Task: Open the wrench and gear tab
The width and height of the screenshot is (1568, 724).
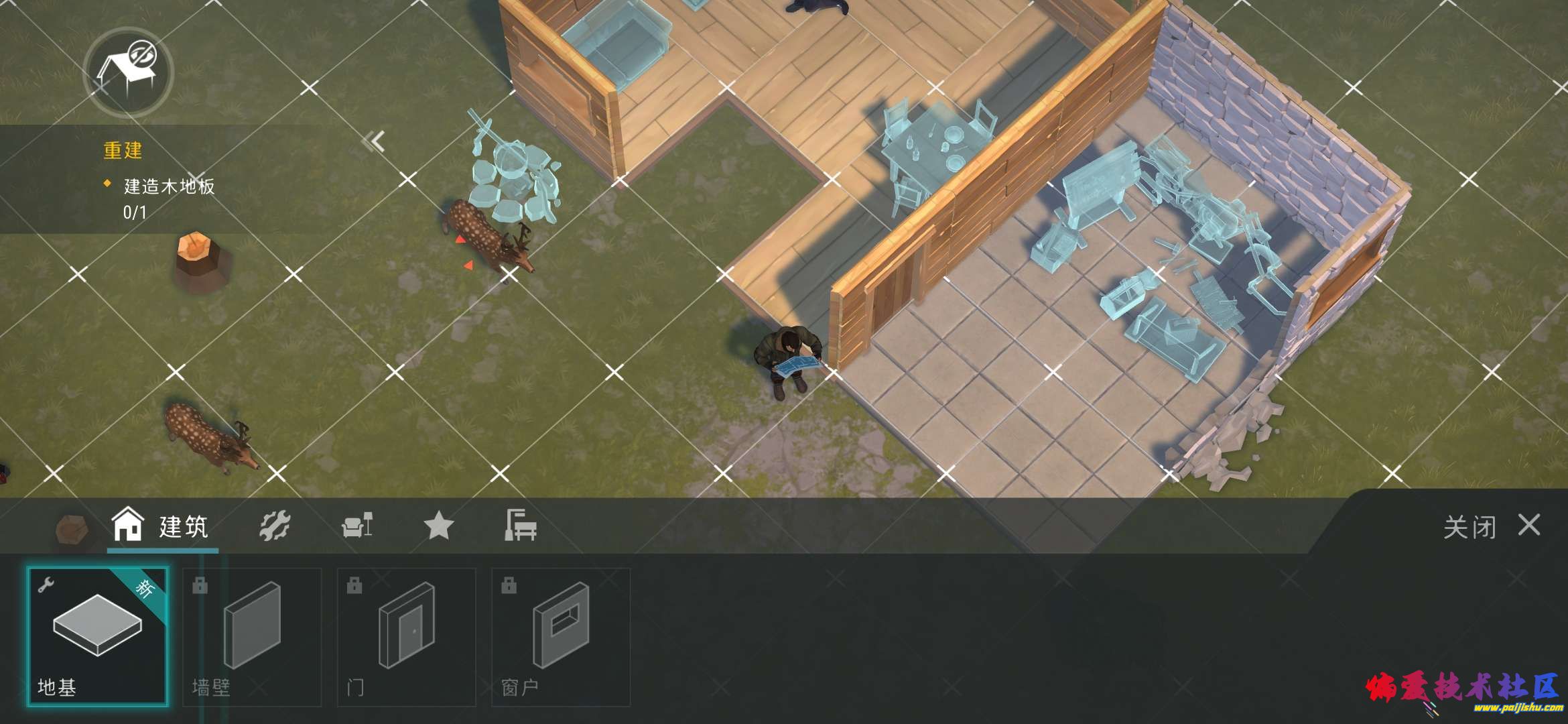Action: pos(275,526)
